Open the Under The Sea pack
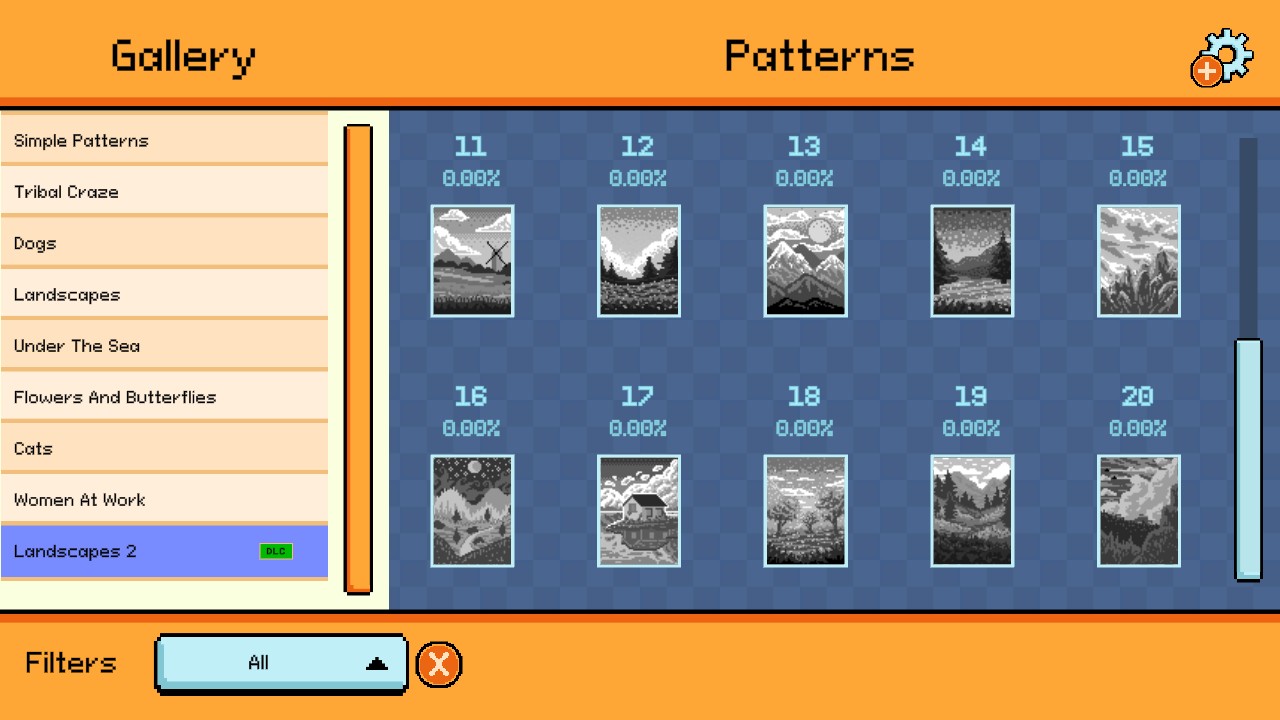1280x720 pixels. pyautogui.click(x=165, y=346)
